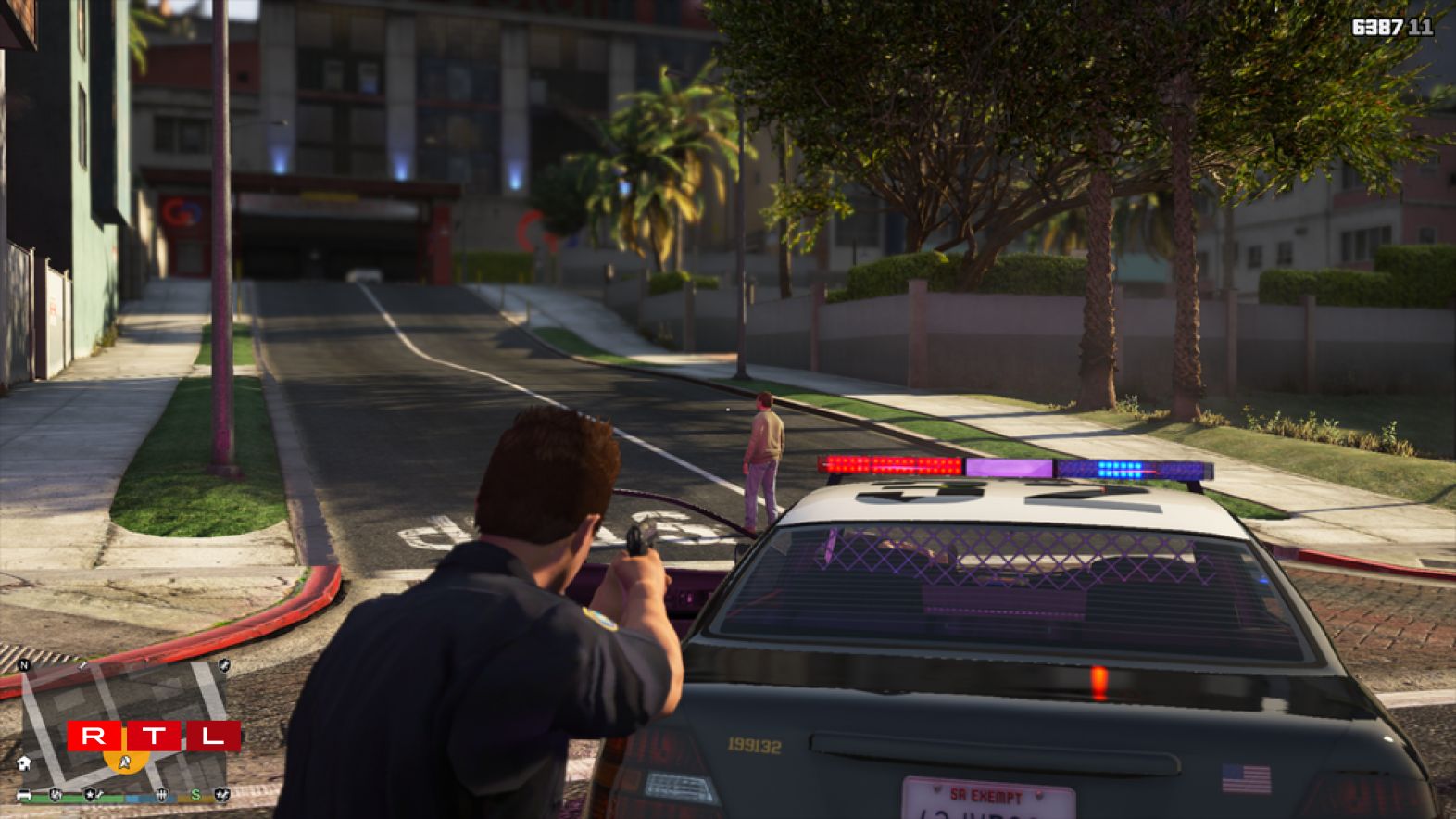The height and width of the screenshot is (819, 1456).
Task: Click the green S marker on the minimap
Action: (195, 795)
